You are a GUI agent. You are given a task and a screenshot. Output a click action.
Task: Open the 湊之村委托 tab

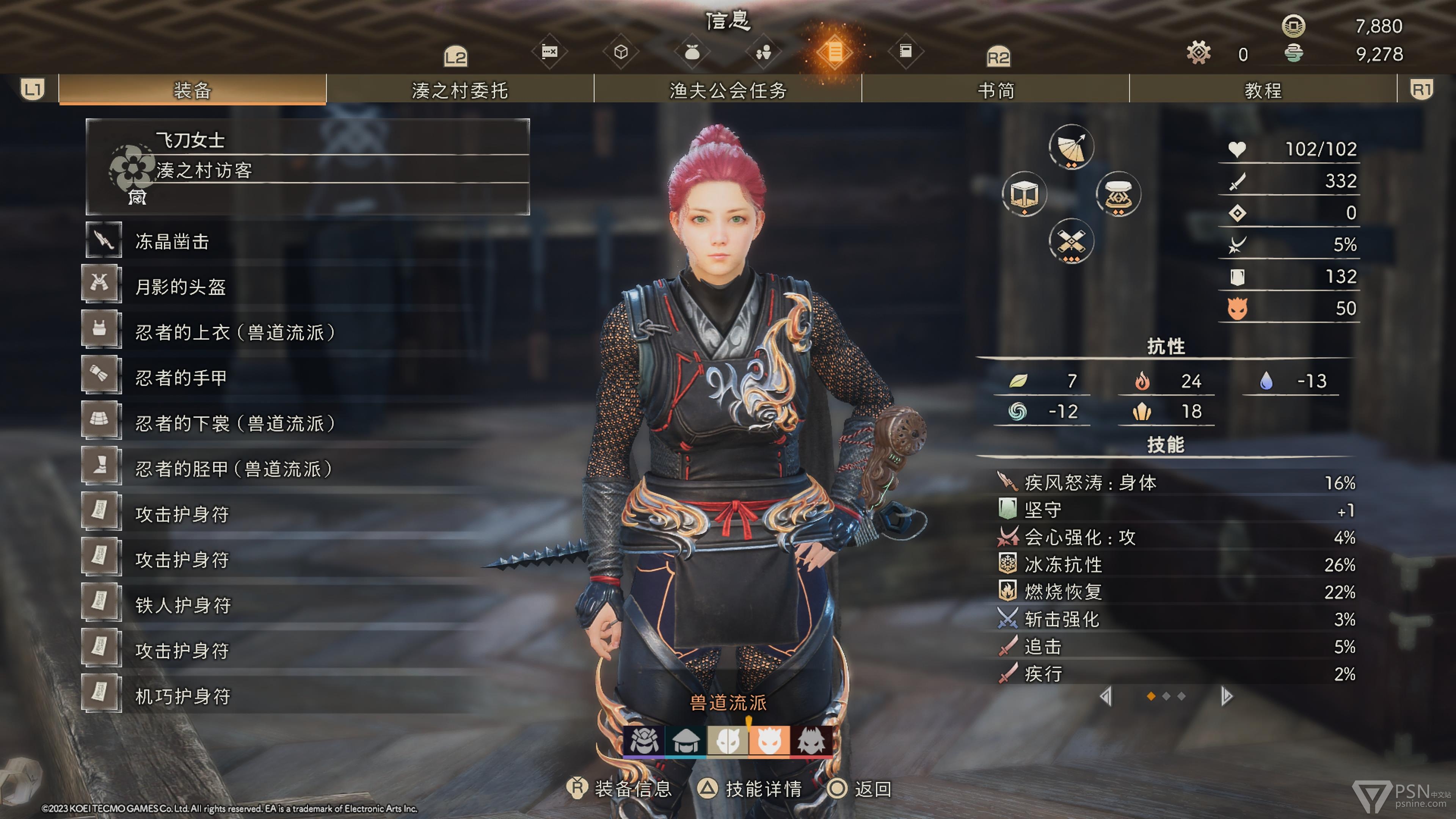click(460, 90)
